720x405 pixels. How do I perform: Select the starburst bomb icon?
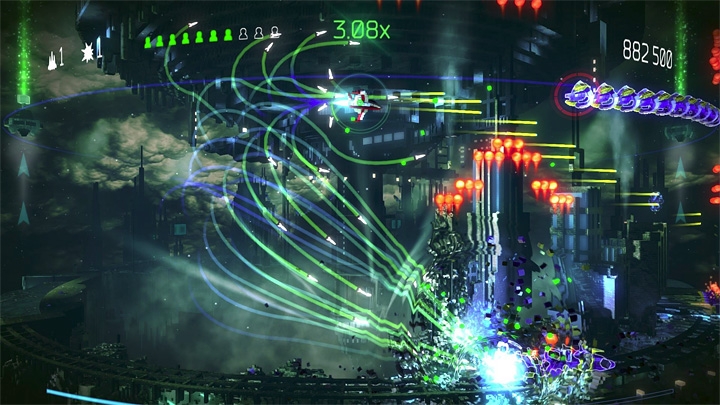pyautogui.click(x=86, y=52)
